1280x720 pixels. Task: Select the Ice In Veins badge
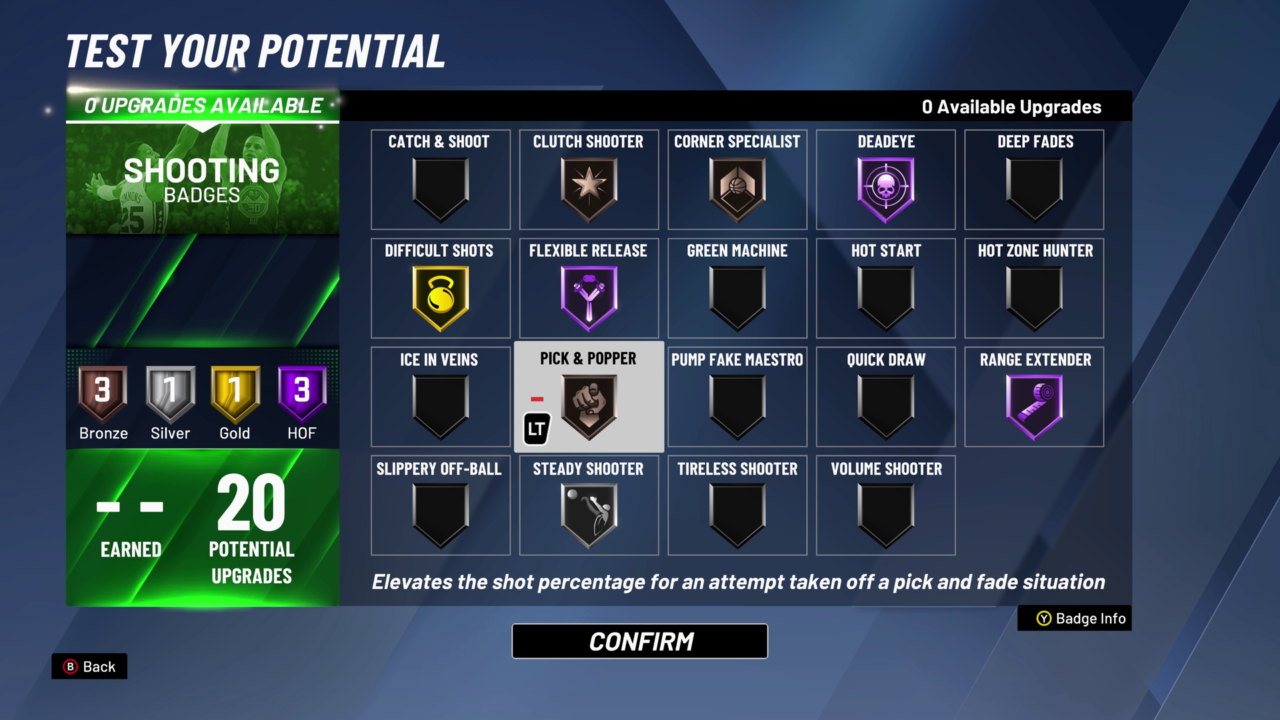[440, 397]
